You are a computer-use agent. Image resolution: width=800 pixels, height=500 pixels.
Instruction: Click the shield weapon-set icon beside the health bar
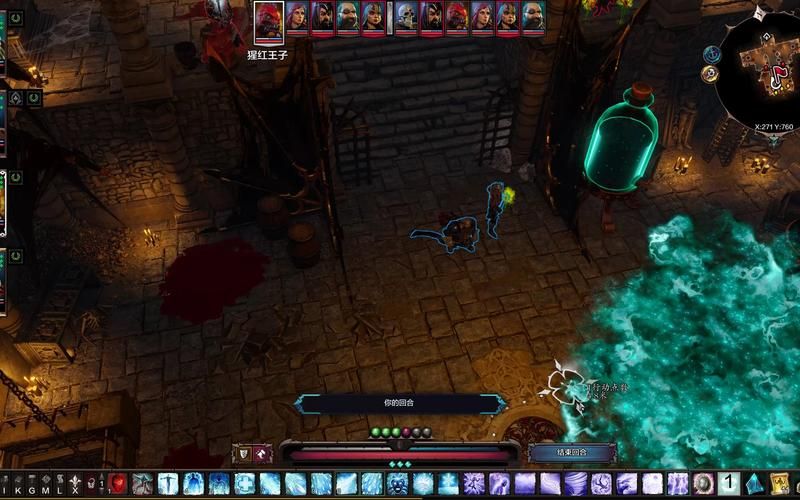point(244,454)
